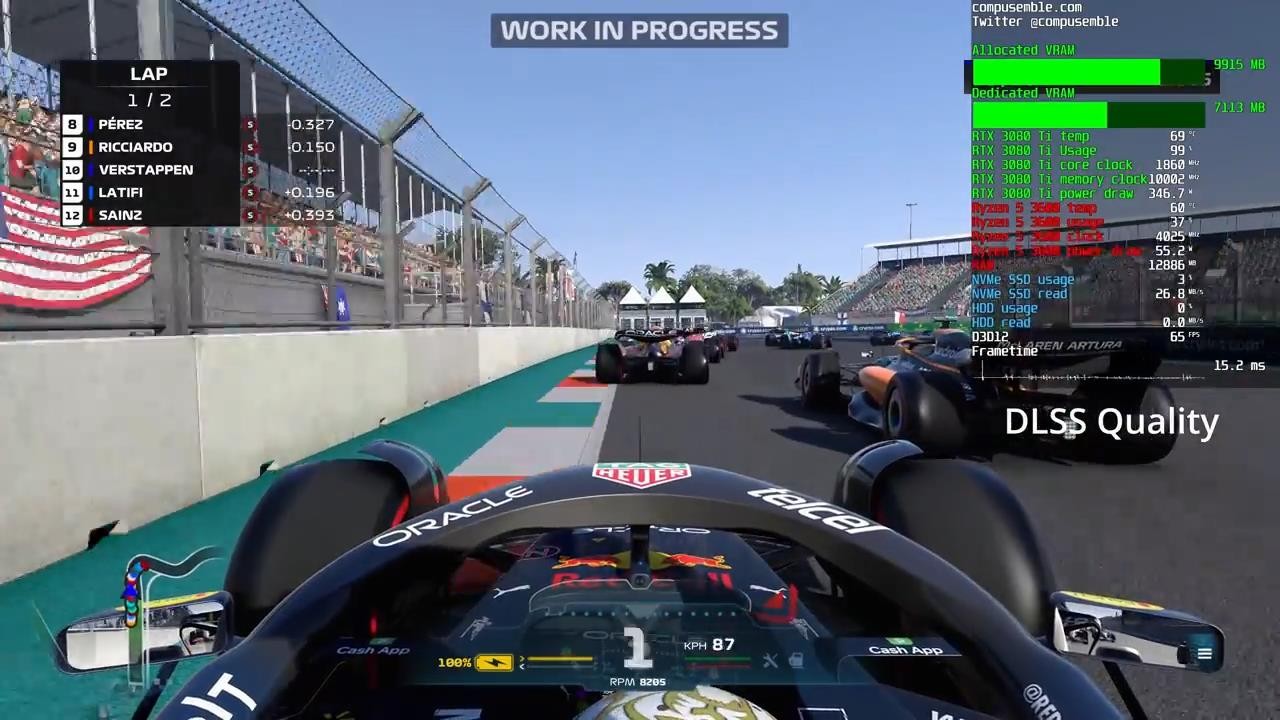Open the hamburger menu on the steering wheel
This screenshot has width=1280, height=720.
point(1205,653)
